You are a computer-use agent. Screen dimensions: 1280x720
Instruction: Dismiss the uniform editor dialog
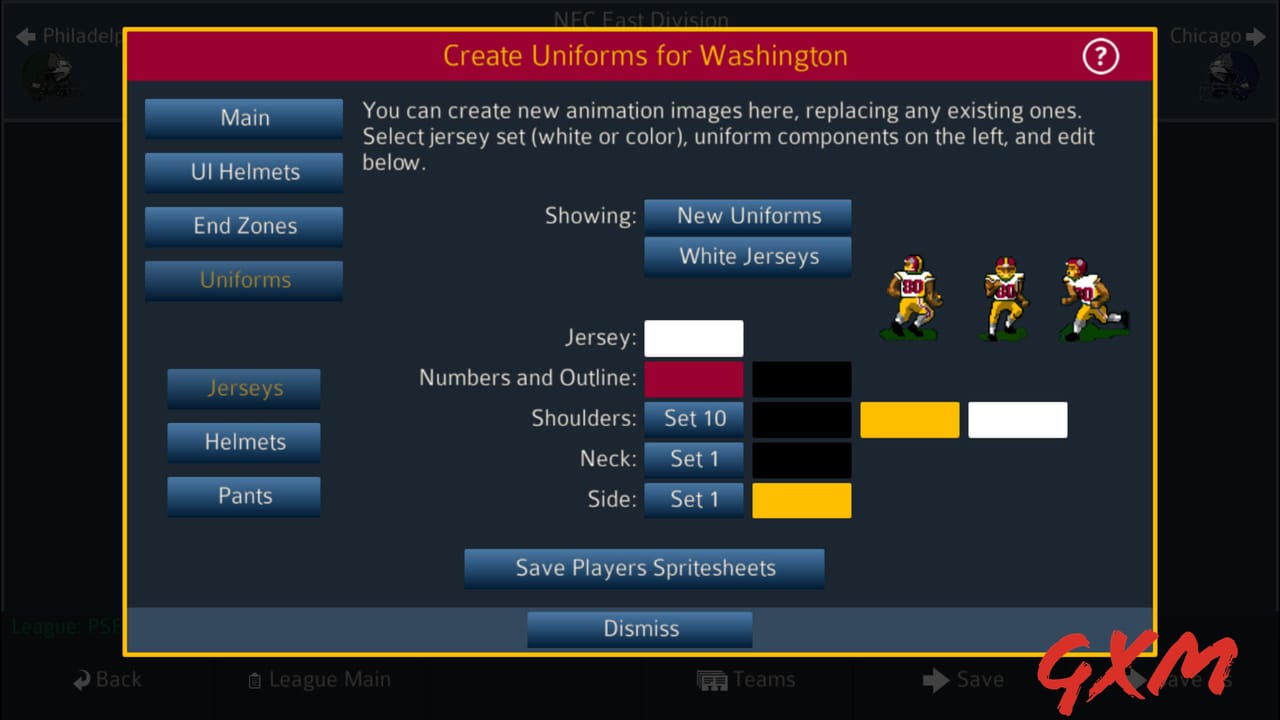pos(639,629)
